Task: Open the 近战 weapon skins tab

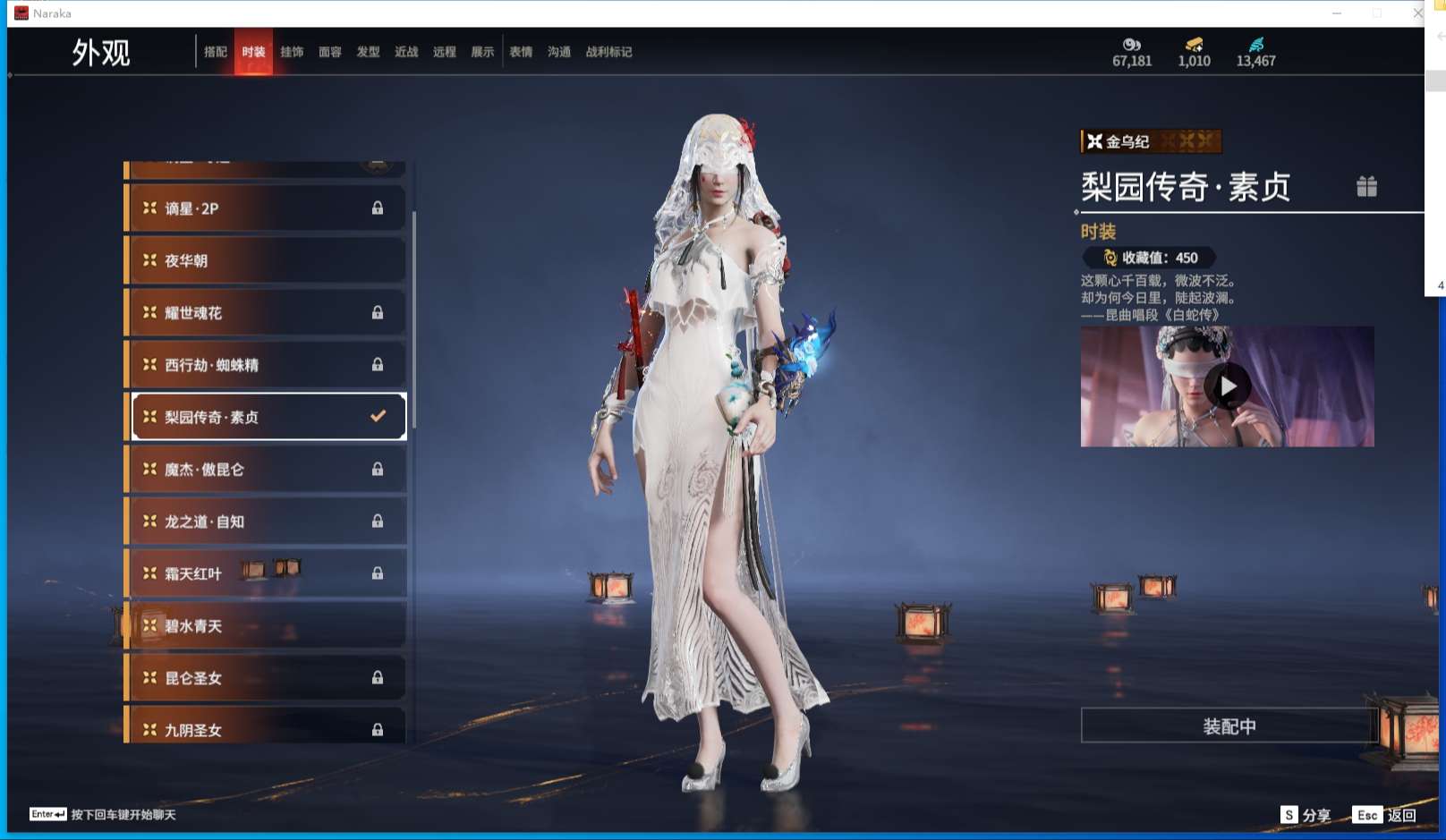Action: [x=406, y=52]
